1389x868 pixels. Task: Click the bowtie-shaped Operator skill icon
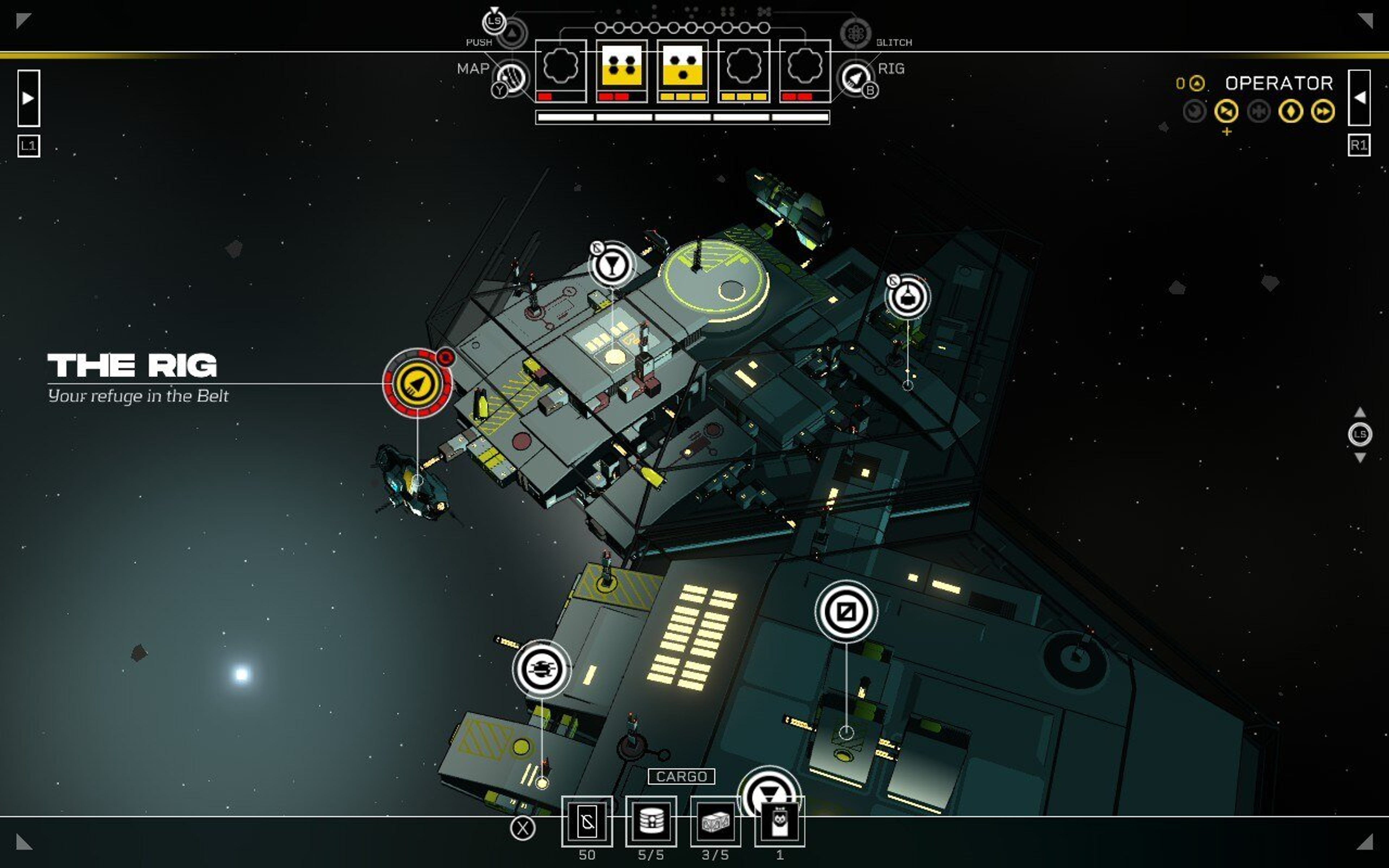(x=1226, y=111)
